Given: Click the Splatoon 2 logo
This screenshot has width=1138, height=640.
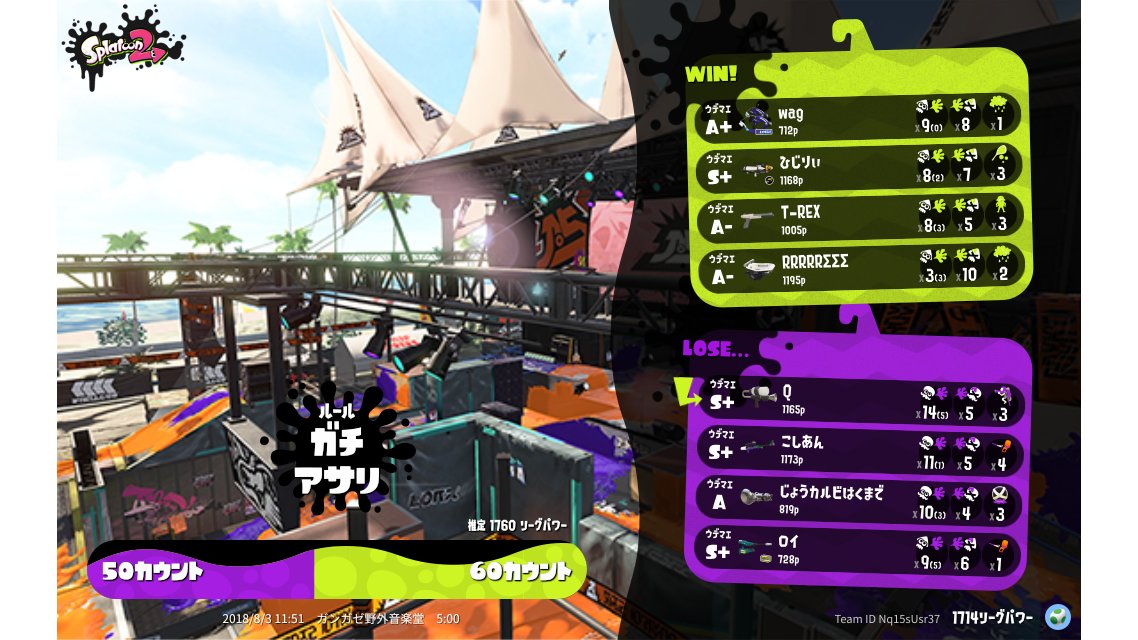Looking at the screenshot, I should coord(124,48).
